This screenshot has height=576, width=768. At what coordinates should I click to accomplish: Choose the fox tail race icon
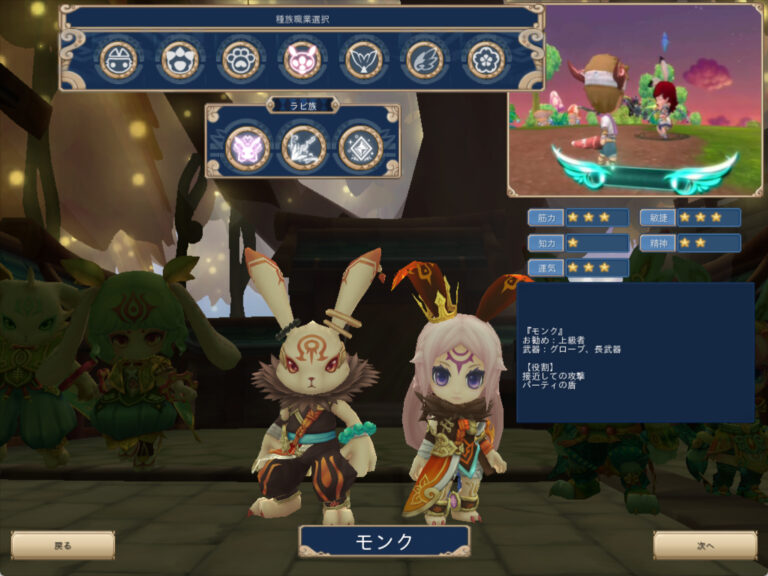(x=364, y=60)
